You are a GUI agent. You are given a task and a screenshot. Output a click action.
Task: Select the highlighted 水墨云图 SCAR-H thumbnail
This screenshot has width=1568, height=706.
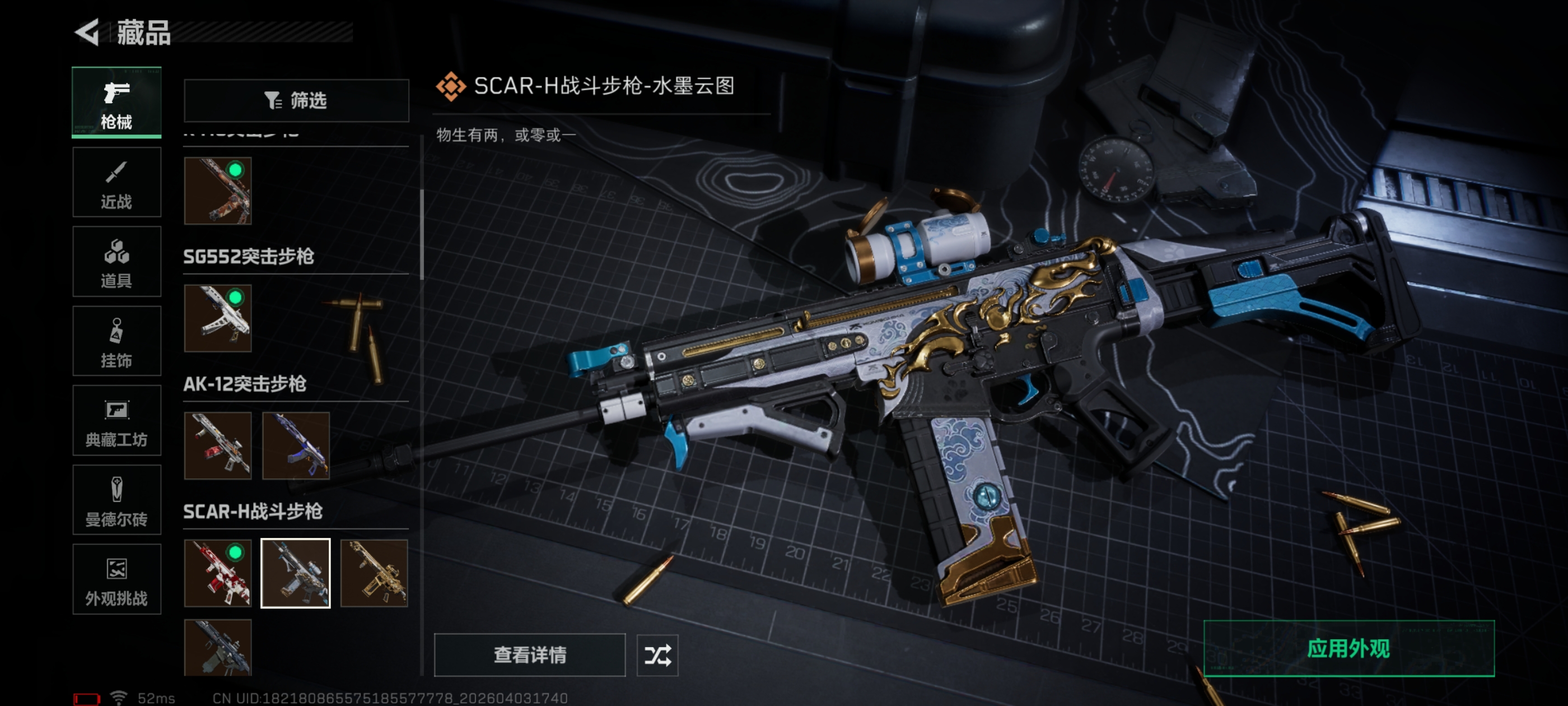(296, 573)
